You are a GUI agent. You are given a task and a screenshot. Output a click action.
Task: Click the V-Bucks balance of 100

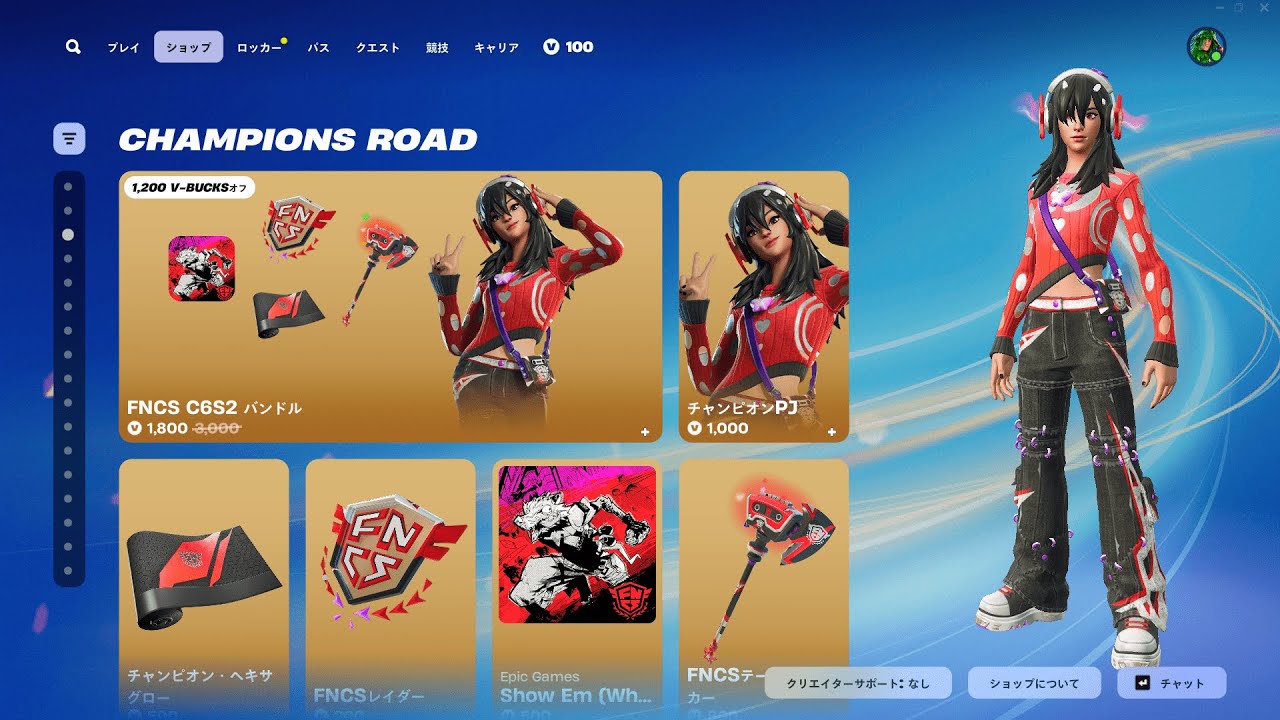point(568,47)
